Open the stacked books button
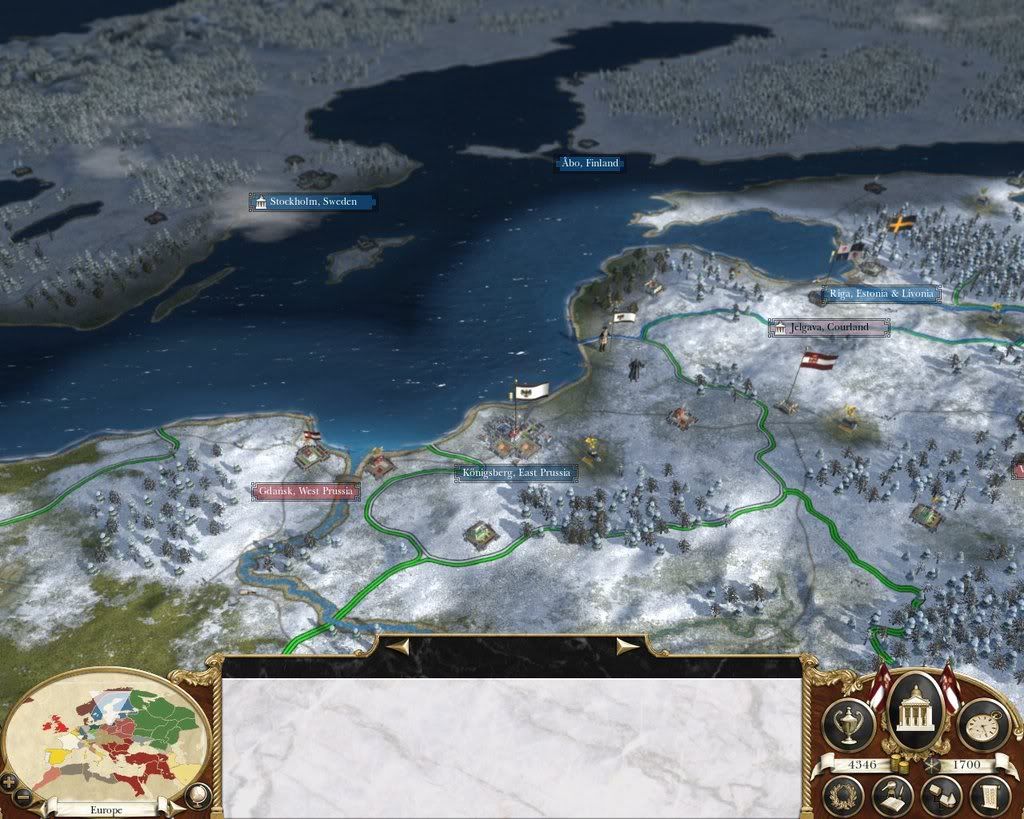Image resolution: width=1024 pixels, height=819 pixels. [x=940, y=796]
